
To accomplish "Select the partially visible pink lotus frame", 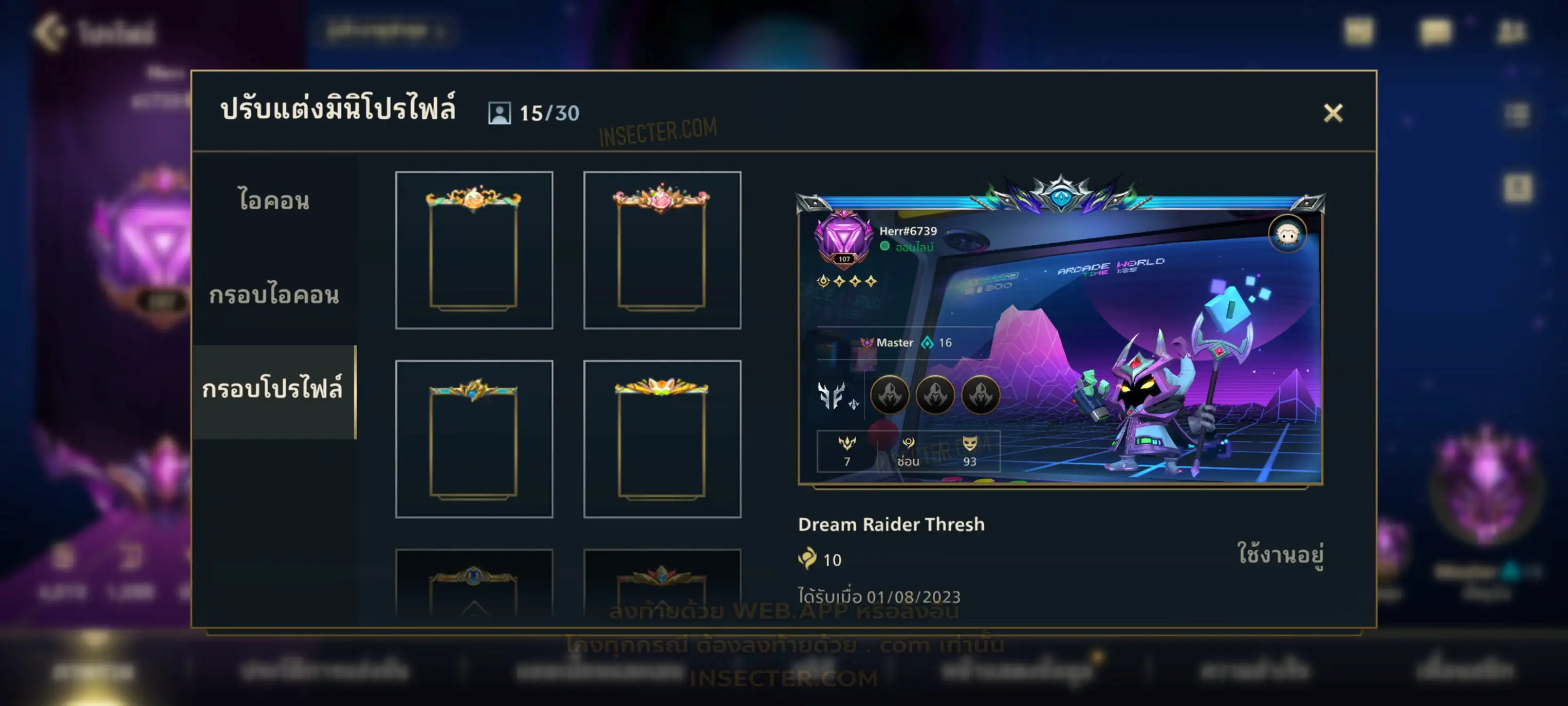I will tap(661, 584).
